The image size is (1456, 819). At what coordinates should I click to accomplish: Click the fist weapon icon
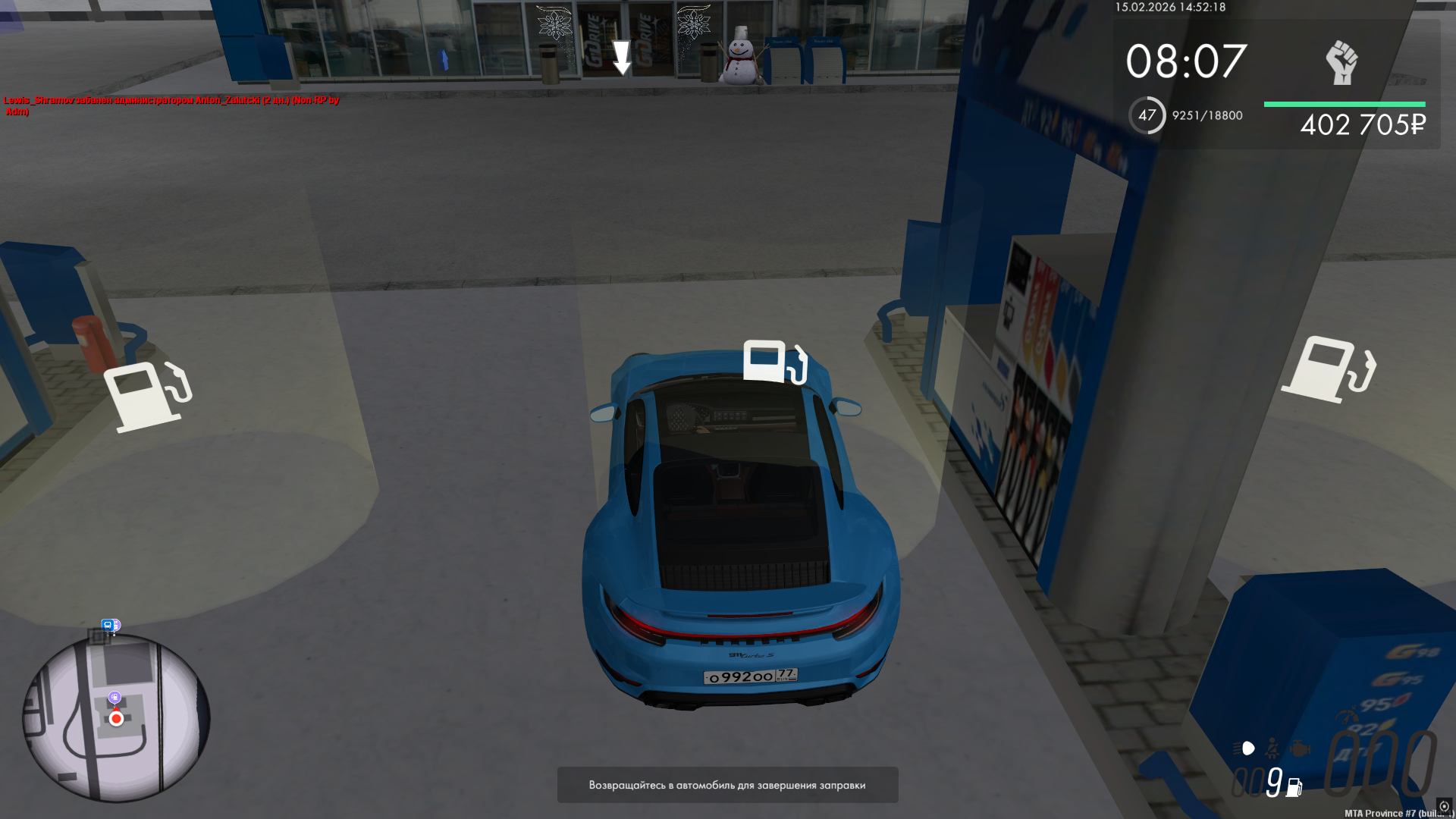[x=1341, y=62]
